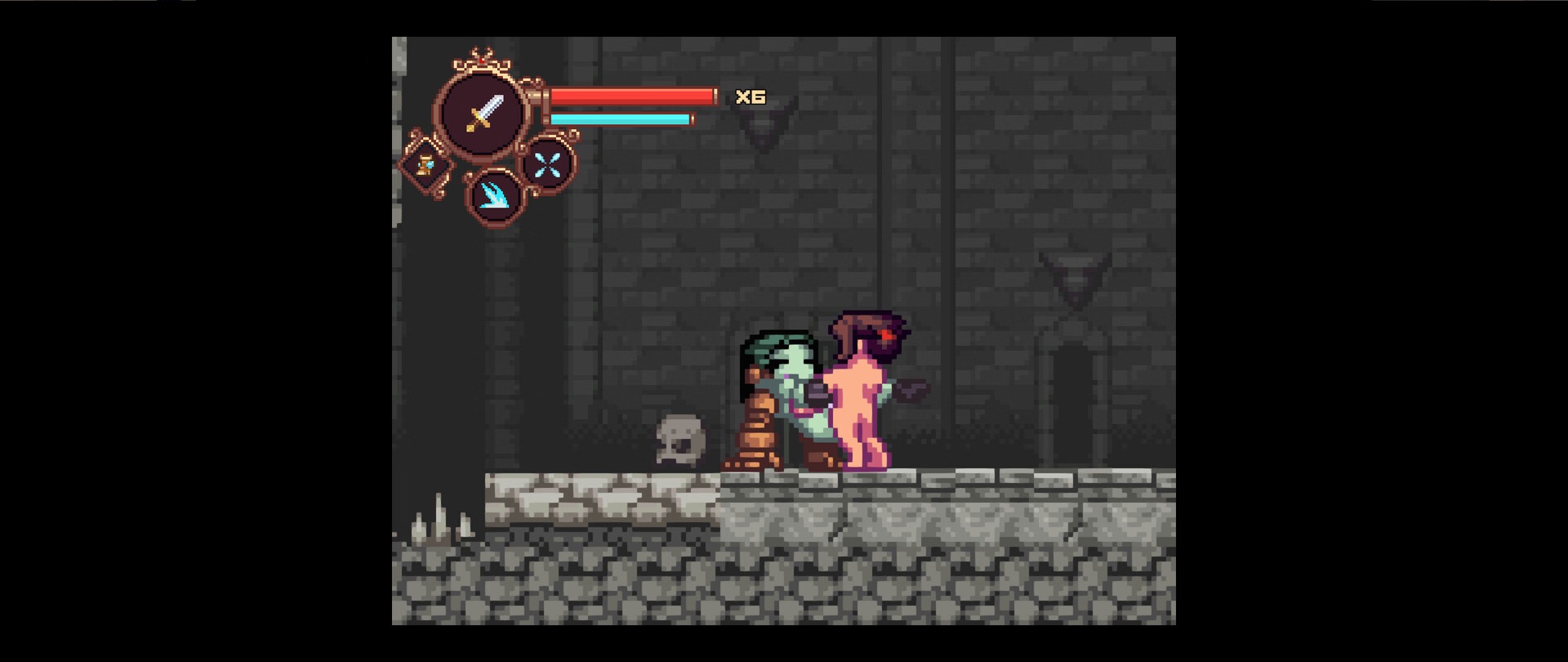Viewport: 1568px width, 662px height.
Task: Use the four-petal cross magic ability
Action: pyautogui.click(x=546, y=165)
